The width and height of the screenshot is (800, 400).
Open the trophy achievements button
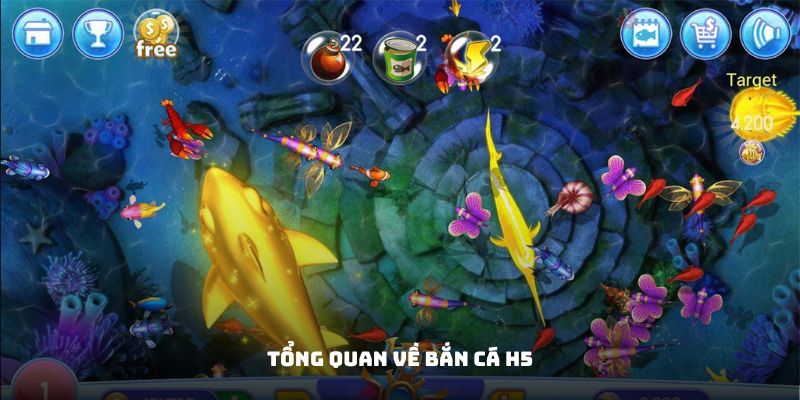click(98, 33)
